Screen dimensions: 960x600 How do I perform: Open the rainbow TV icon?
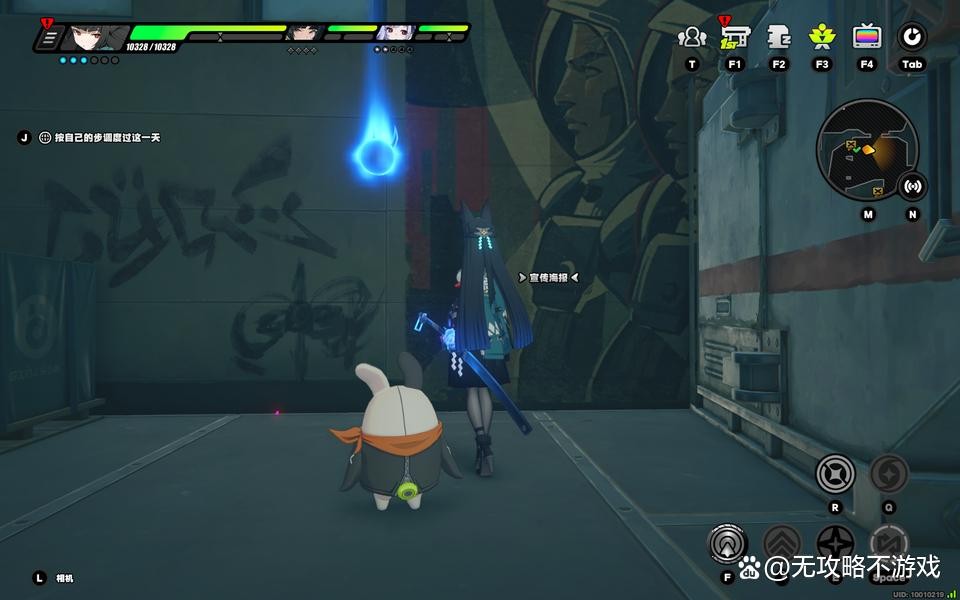click(x=867, y=38)
